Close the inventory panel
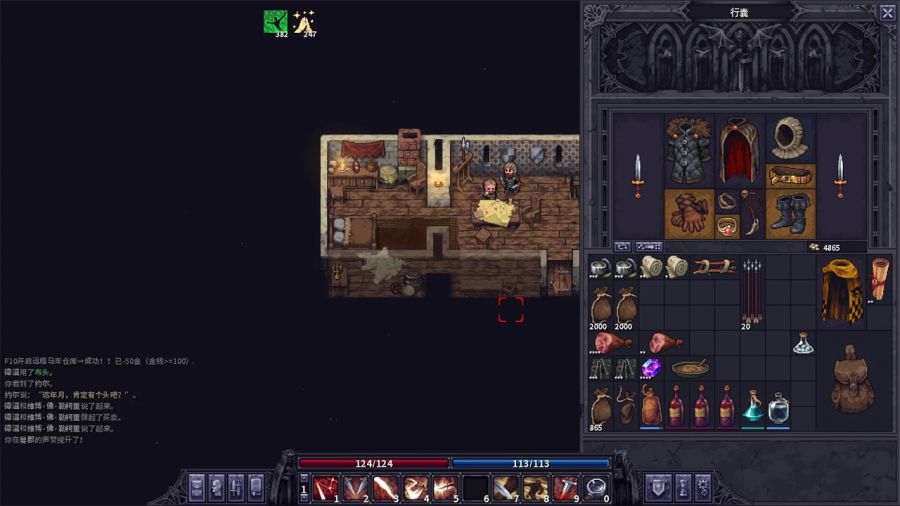 (887, 13)
